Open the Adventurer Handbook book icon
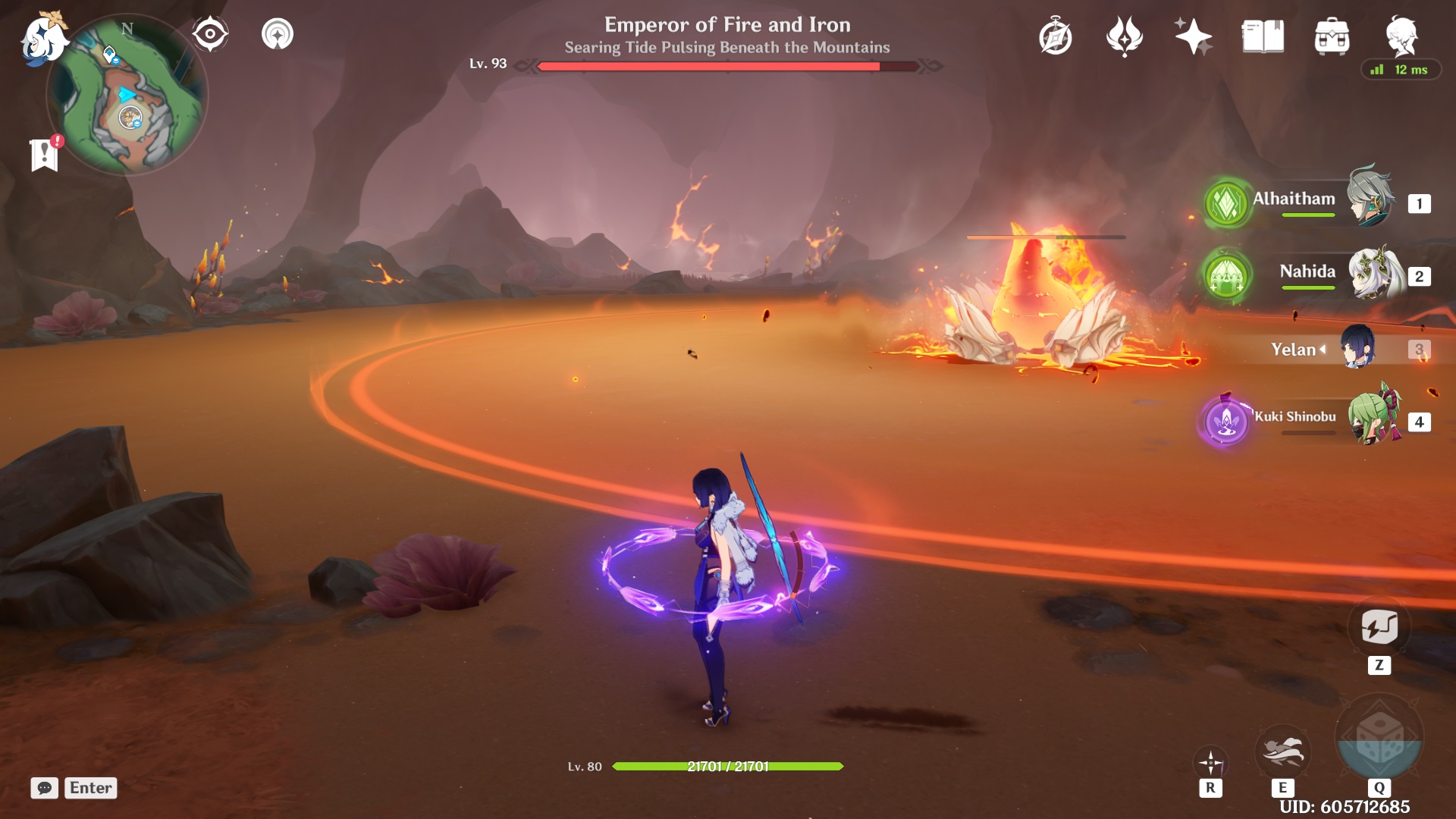1456x819 pixels. pyautogui.click(x=1263, y=36)
